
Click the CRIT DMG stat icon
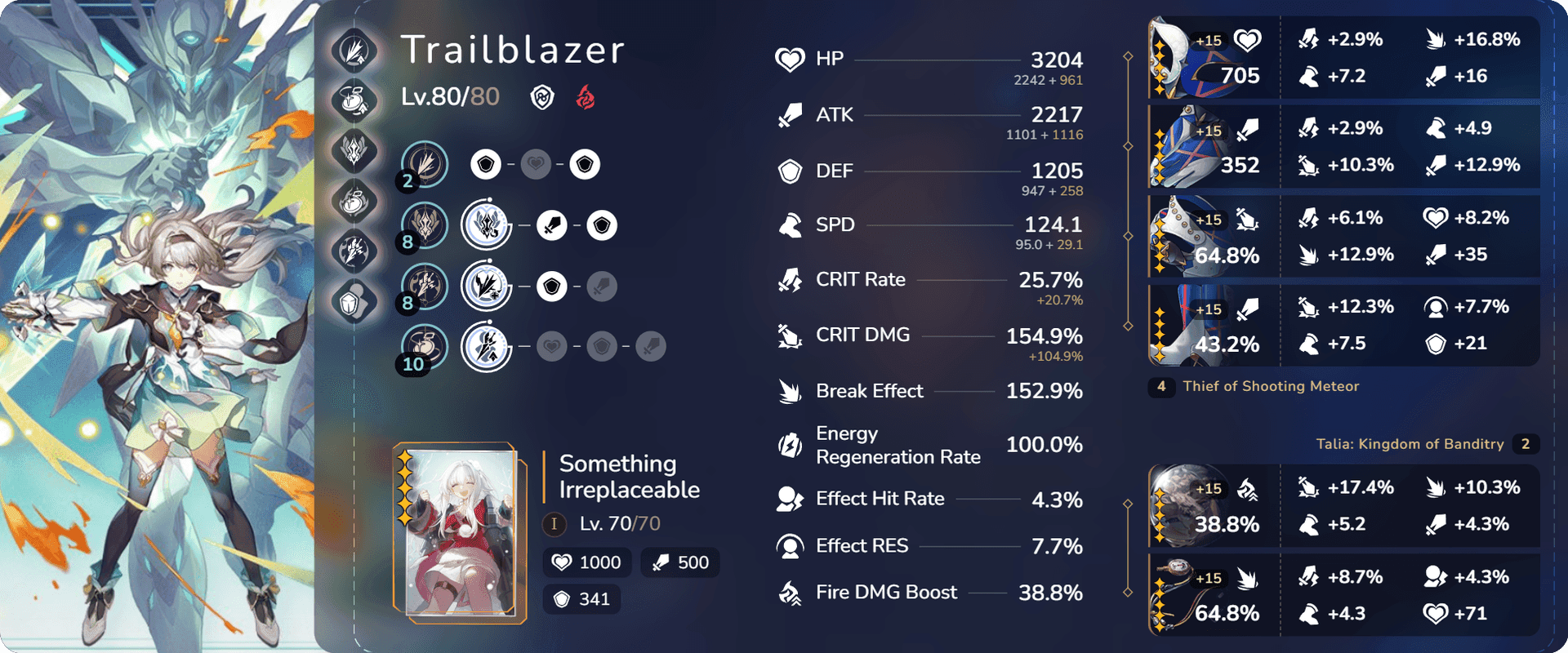click(x=788, y=335)
